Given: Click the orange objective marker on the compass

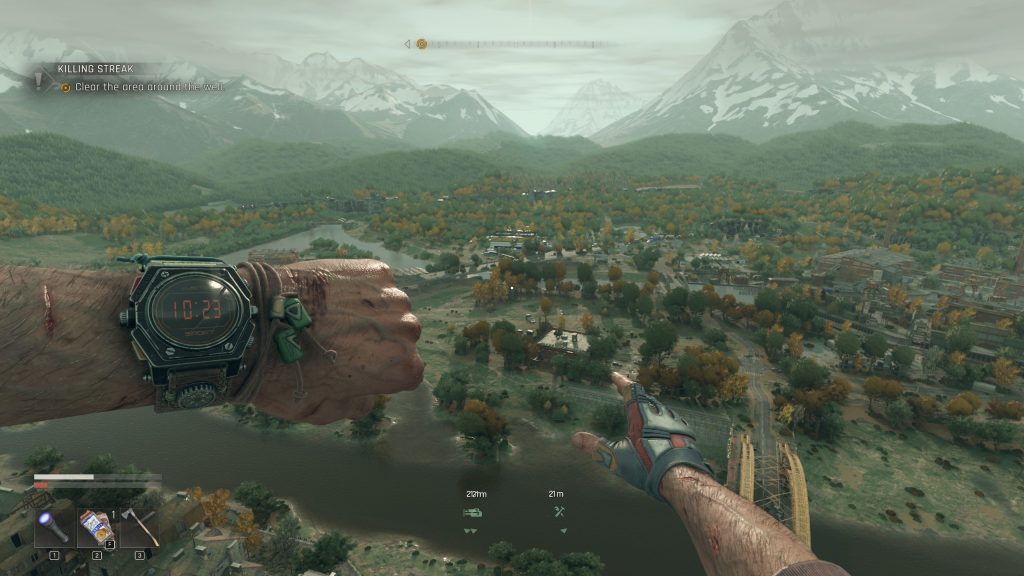Looking at the screenshot, I should 421,44.
